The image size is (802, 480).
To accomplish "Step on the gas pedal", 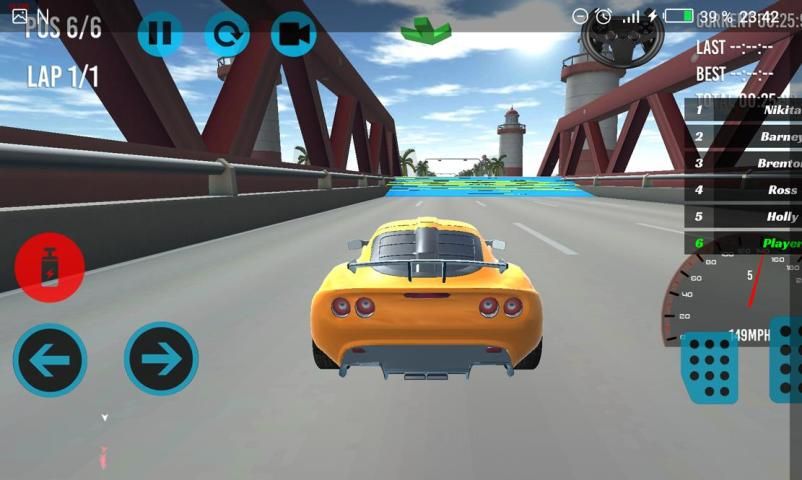I will pos(787,360).
